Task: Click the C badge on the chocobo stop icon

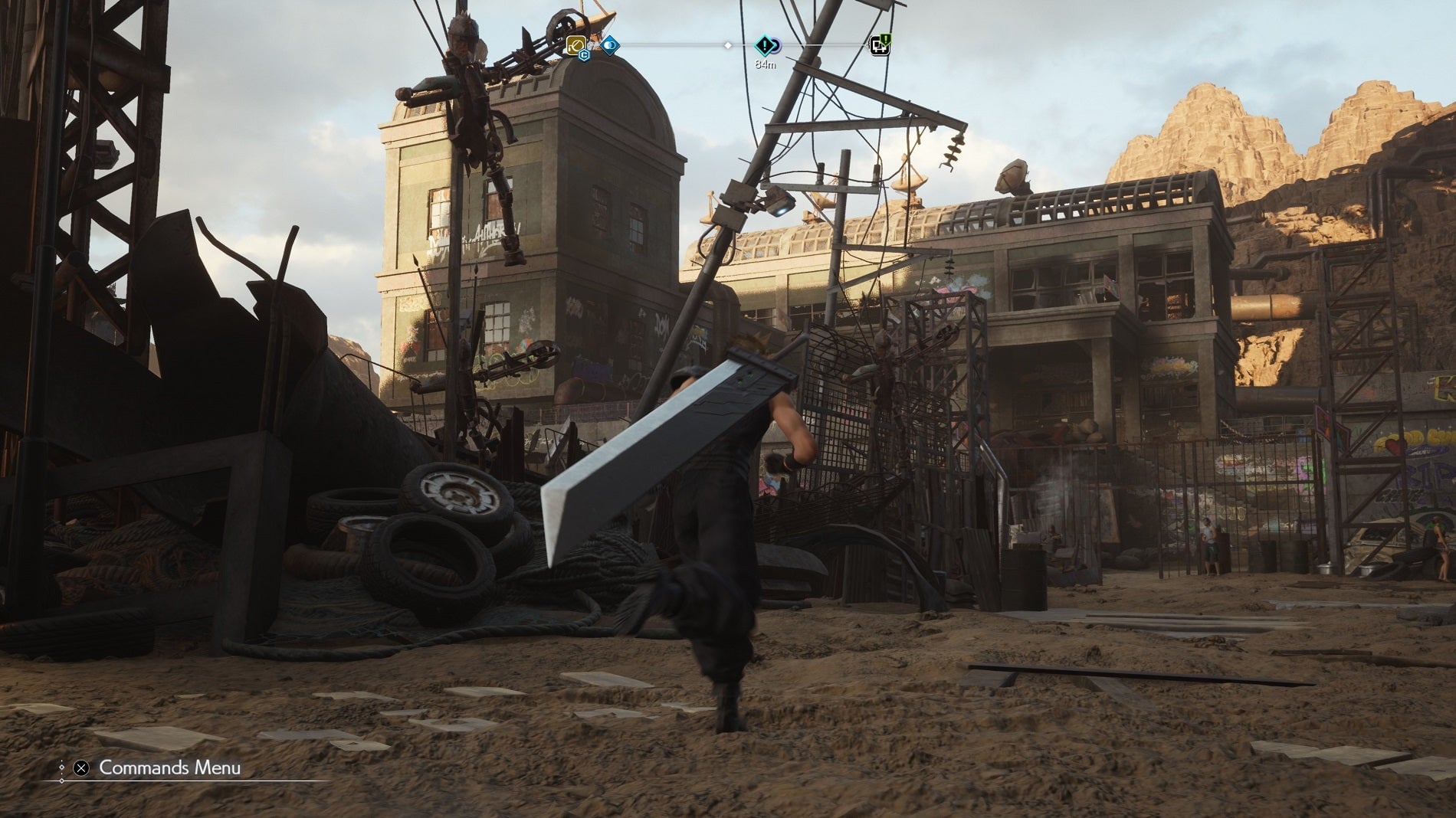Action: pyautogui.click(x=584, y=56)
